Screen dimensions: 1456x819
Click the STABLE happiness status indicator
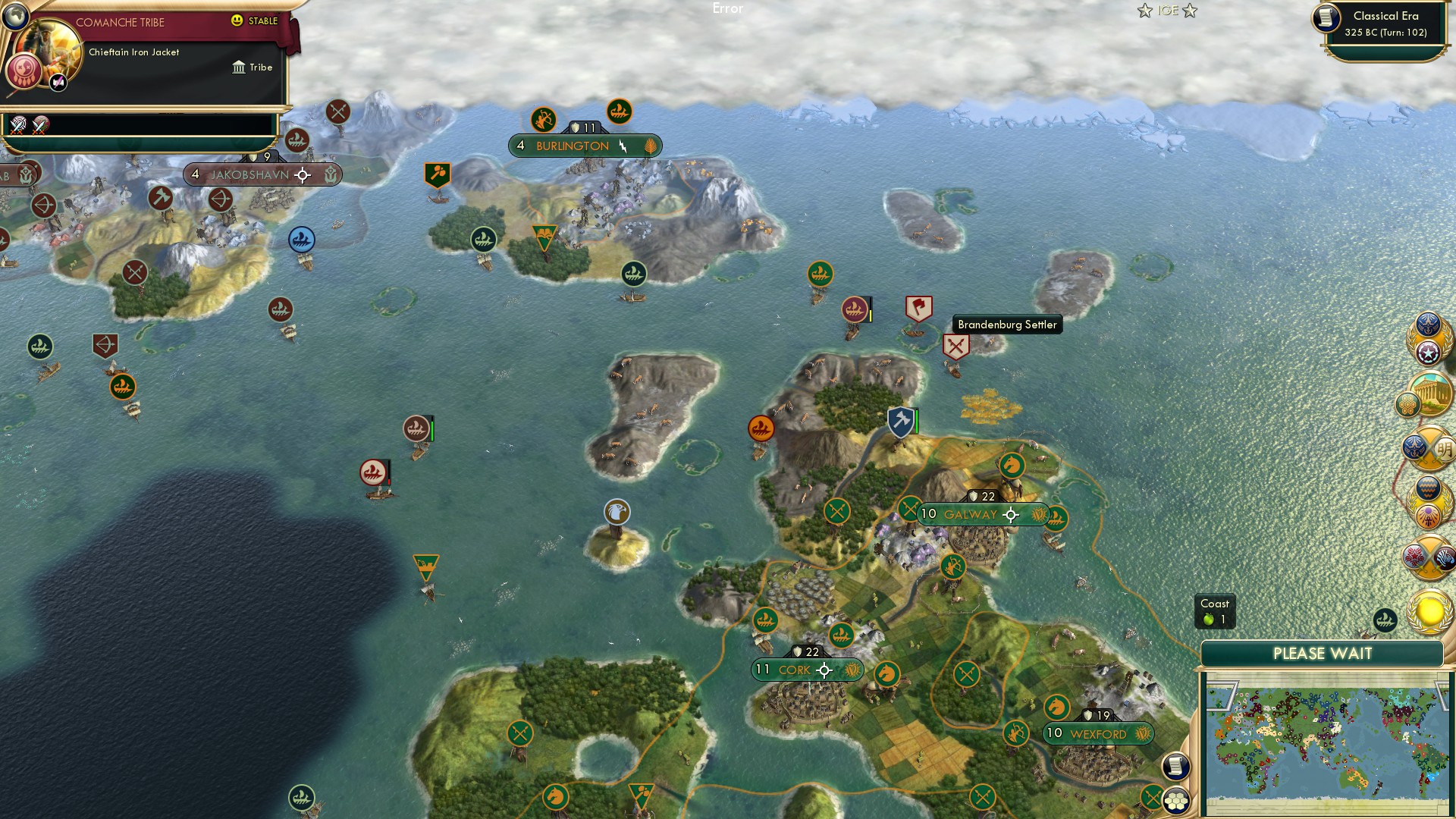coord(255,21)
